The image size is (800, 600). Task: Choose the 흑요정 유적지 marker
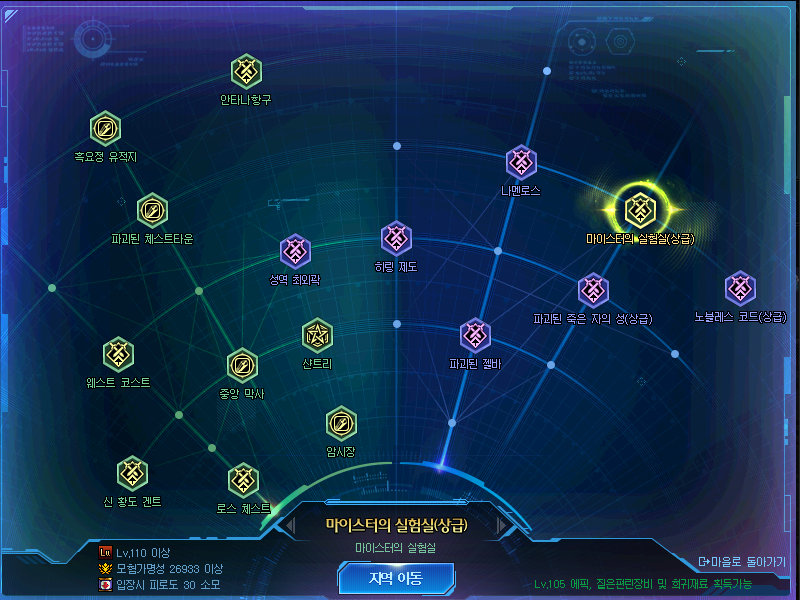(x=105, y=129)
